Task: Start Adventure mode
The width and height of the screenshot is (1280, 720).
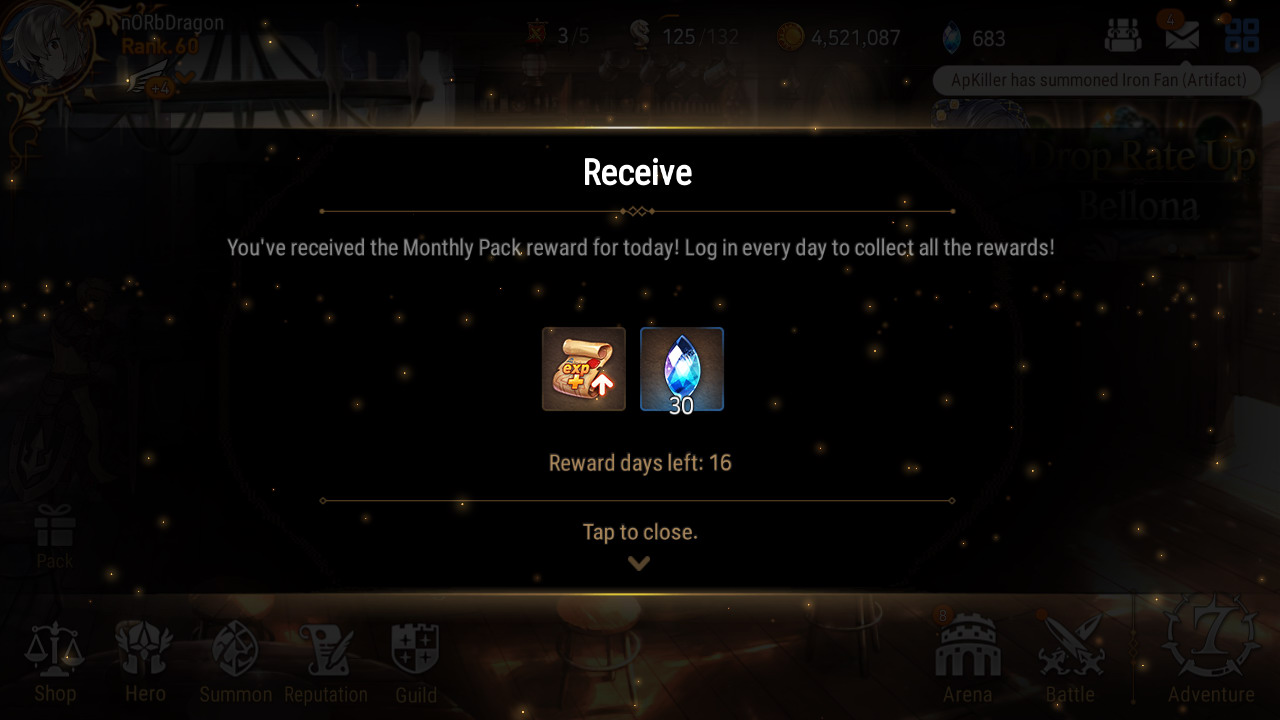Action: click(x=1211, y=652)
